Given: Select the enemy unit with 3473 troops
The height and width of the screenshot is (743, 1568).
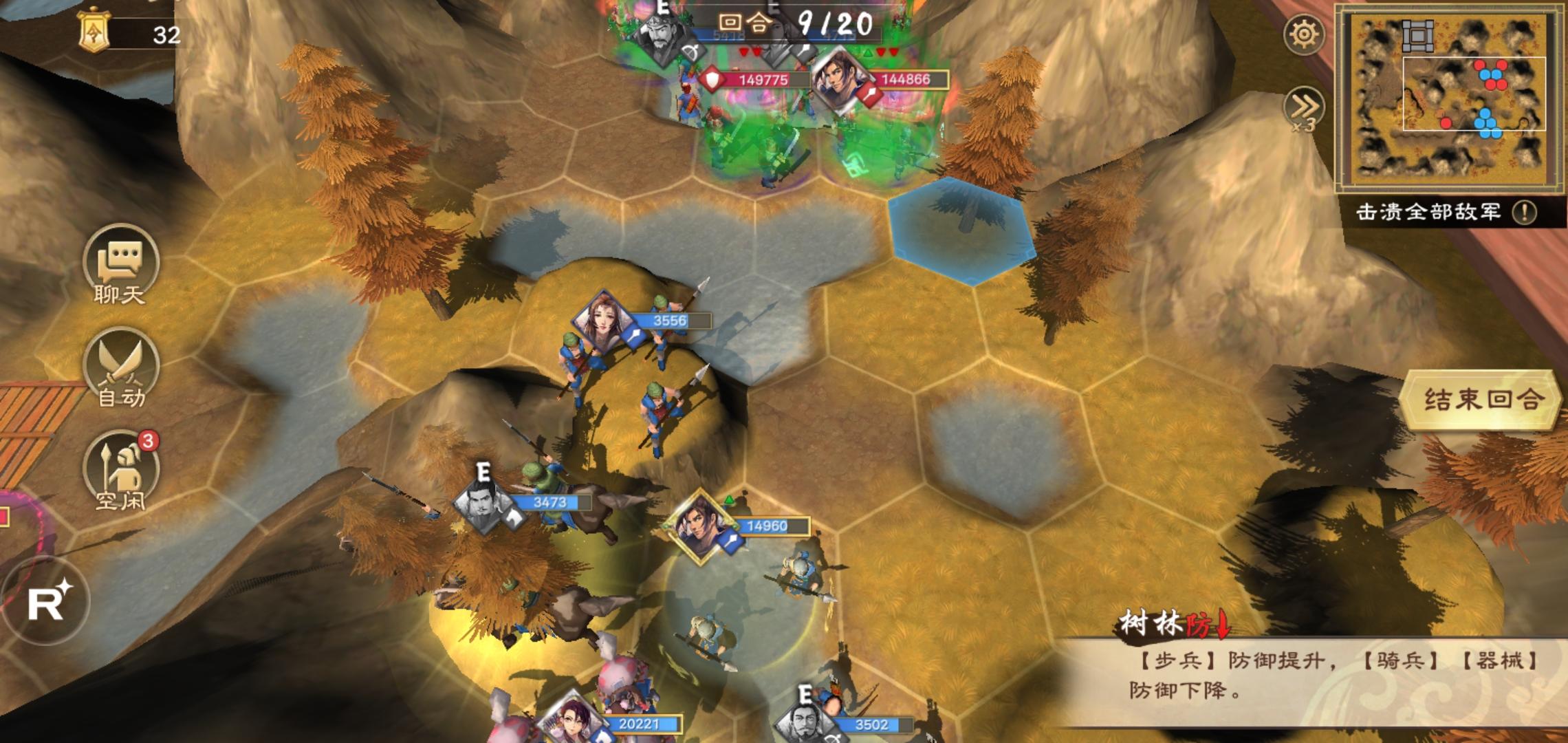Looking at the screenshot, I should pos(483,504).
